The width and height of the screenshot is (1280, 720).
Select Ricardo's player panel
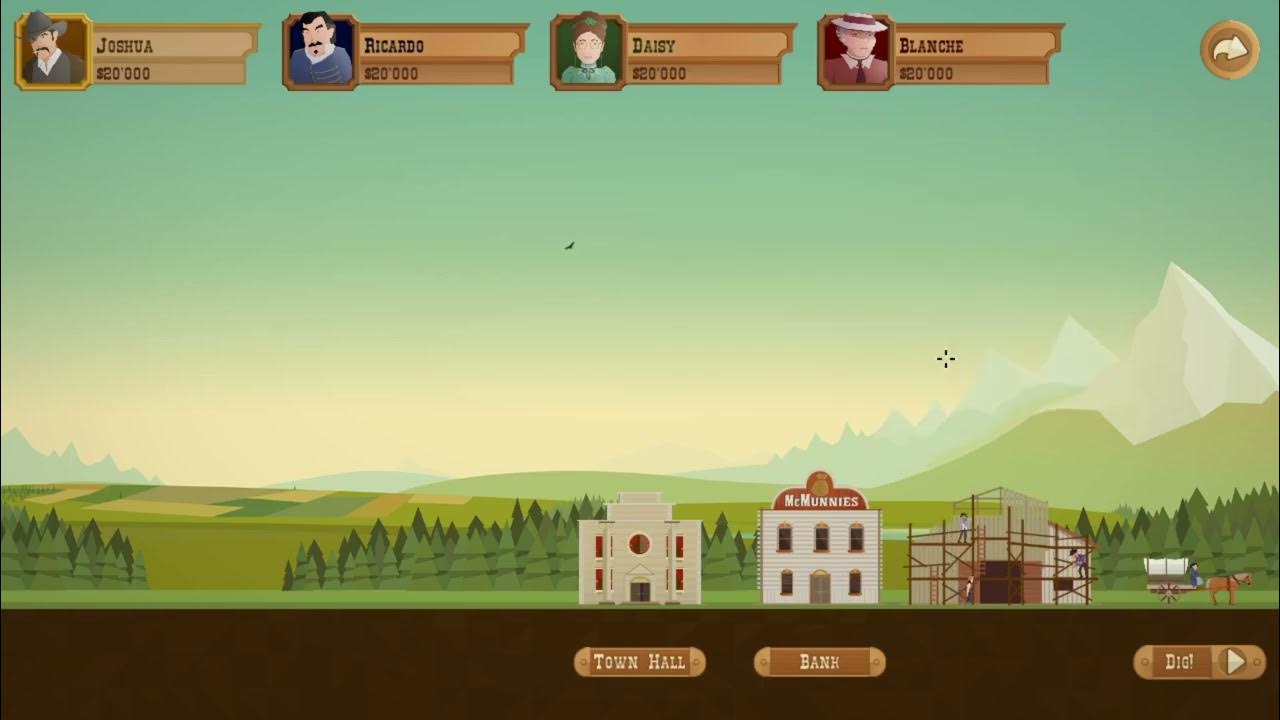[x=404, y=52]
